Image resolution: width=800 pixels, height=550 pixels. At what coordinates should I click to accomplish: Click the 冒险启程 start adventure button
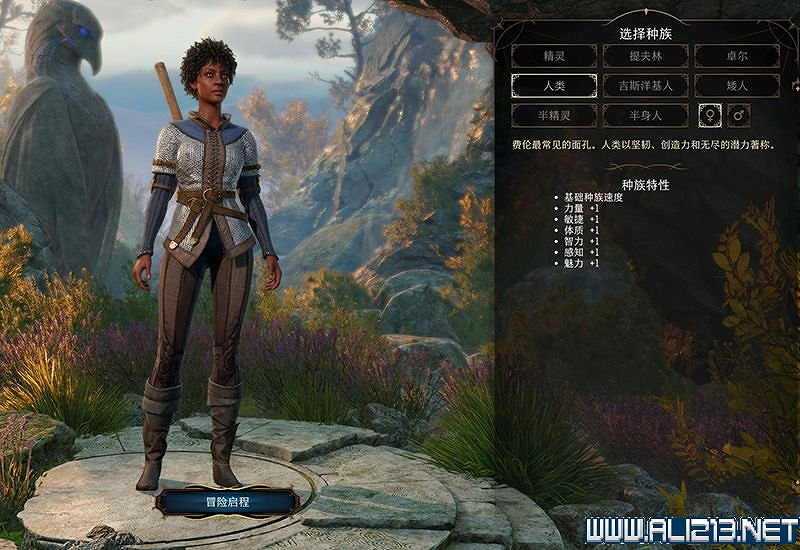pos(225,500)
